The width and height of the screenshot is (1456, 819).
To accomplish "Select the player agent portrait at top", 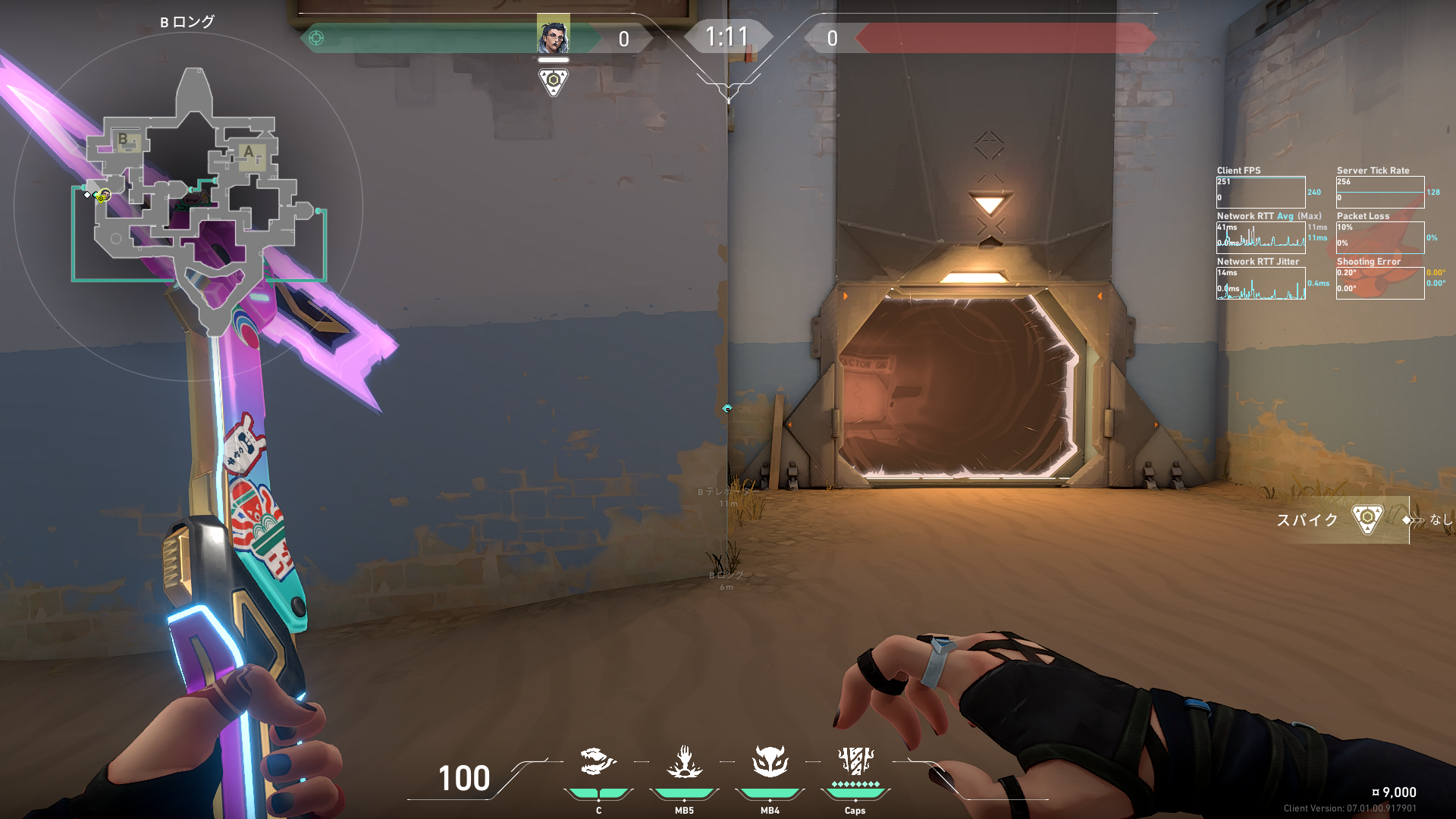I will tap(553, 35).
